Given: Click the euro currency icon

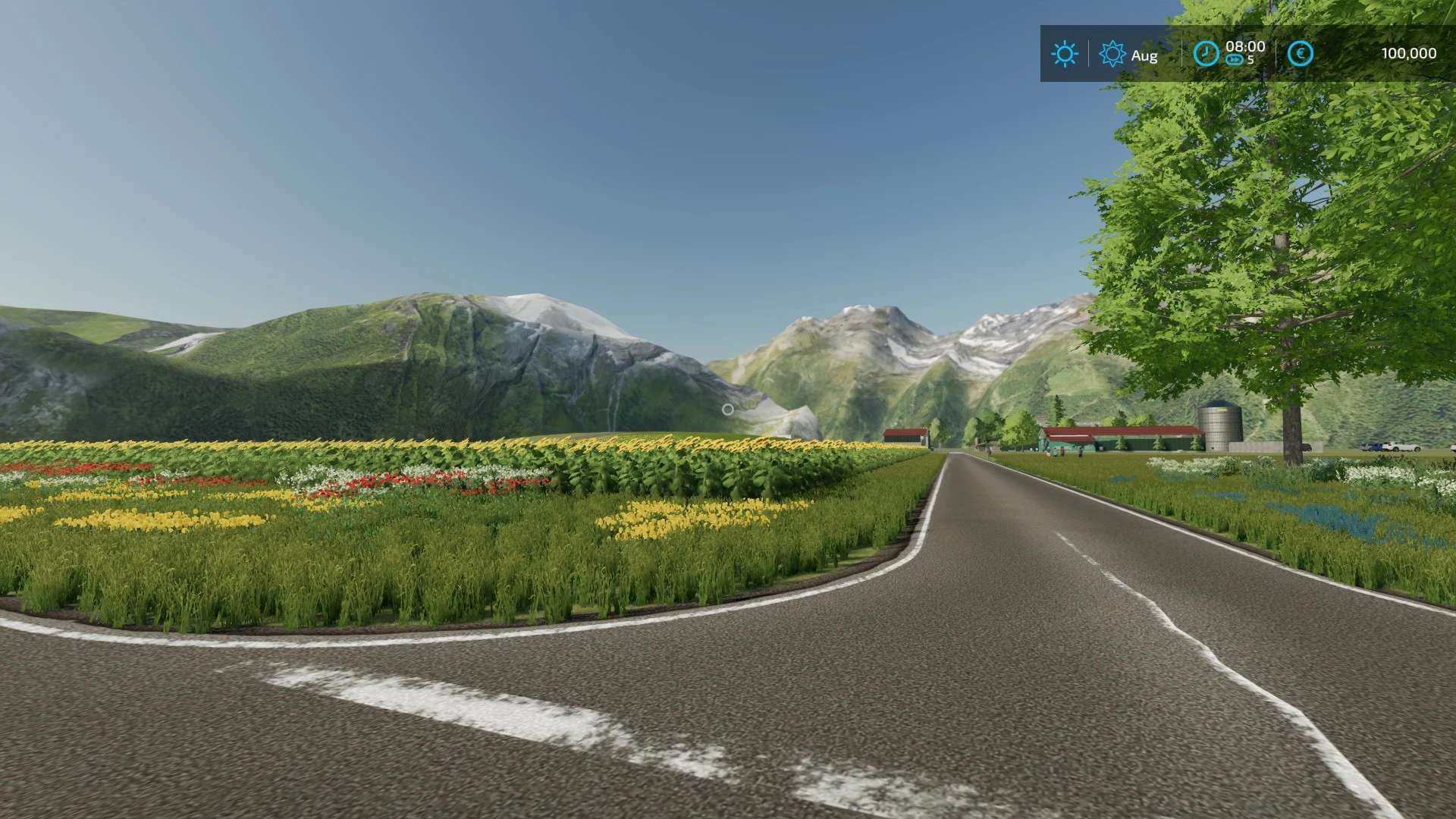Looking at the screenshot, I should (1301, 54).
